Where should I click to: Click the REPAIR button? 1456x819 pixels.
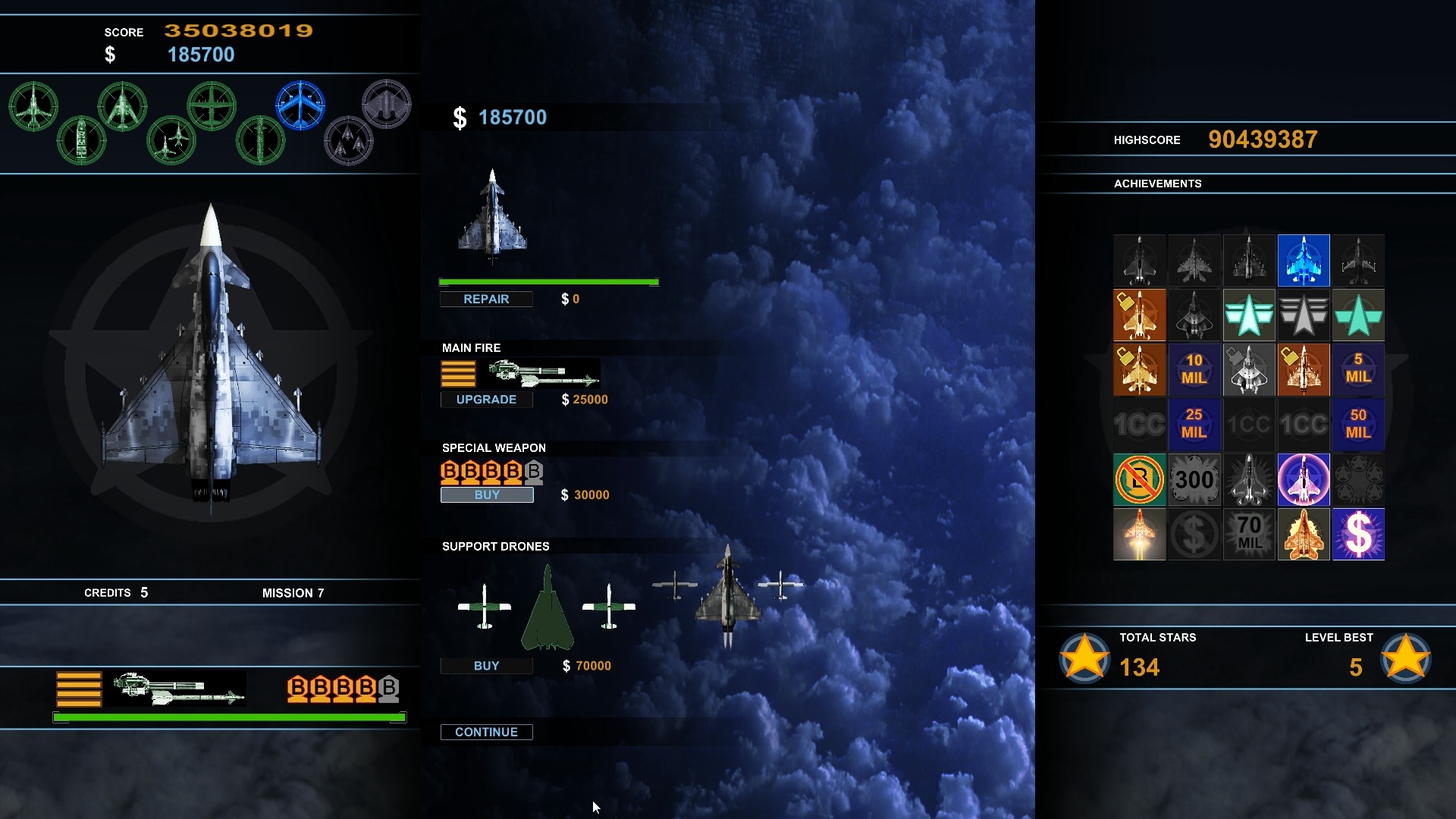[486, 300]
